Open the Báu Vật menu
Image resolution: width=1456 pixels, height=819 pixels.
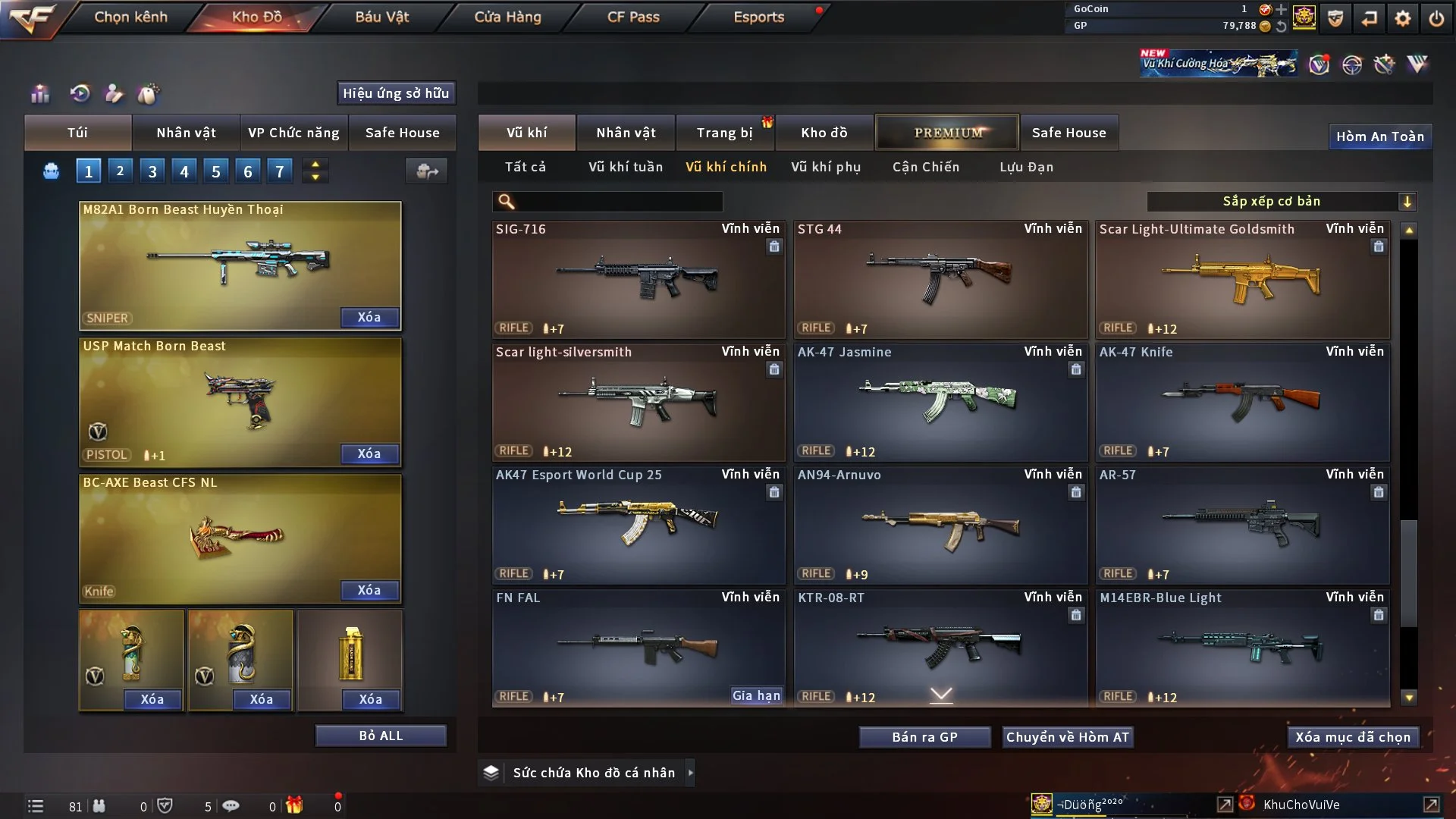(x=381, y=17)
